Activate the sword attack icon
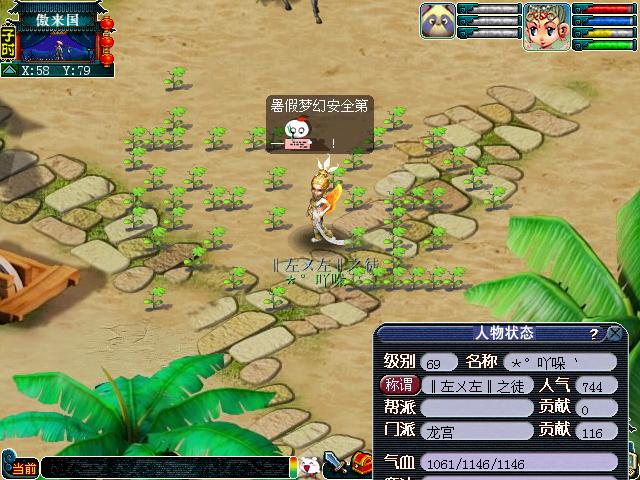The width and height of the screenshot is (640, 480). click(x=335, y=464)
